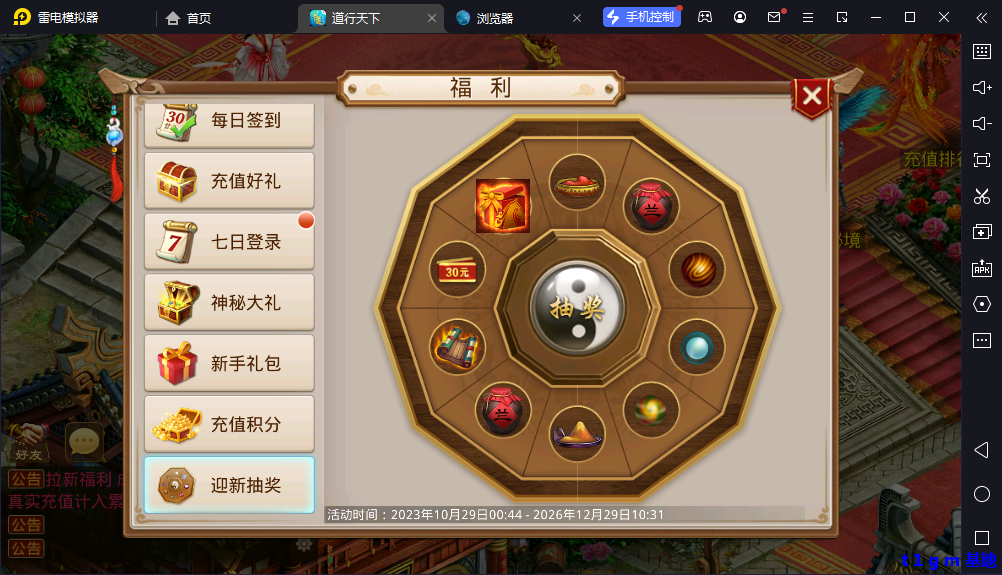This screenshot has width=1002, height=575.
Task: Click the 手机控制 phone control button
Action: pos(640,17)
